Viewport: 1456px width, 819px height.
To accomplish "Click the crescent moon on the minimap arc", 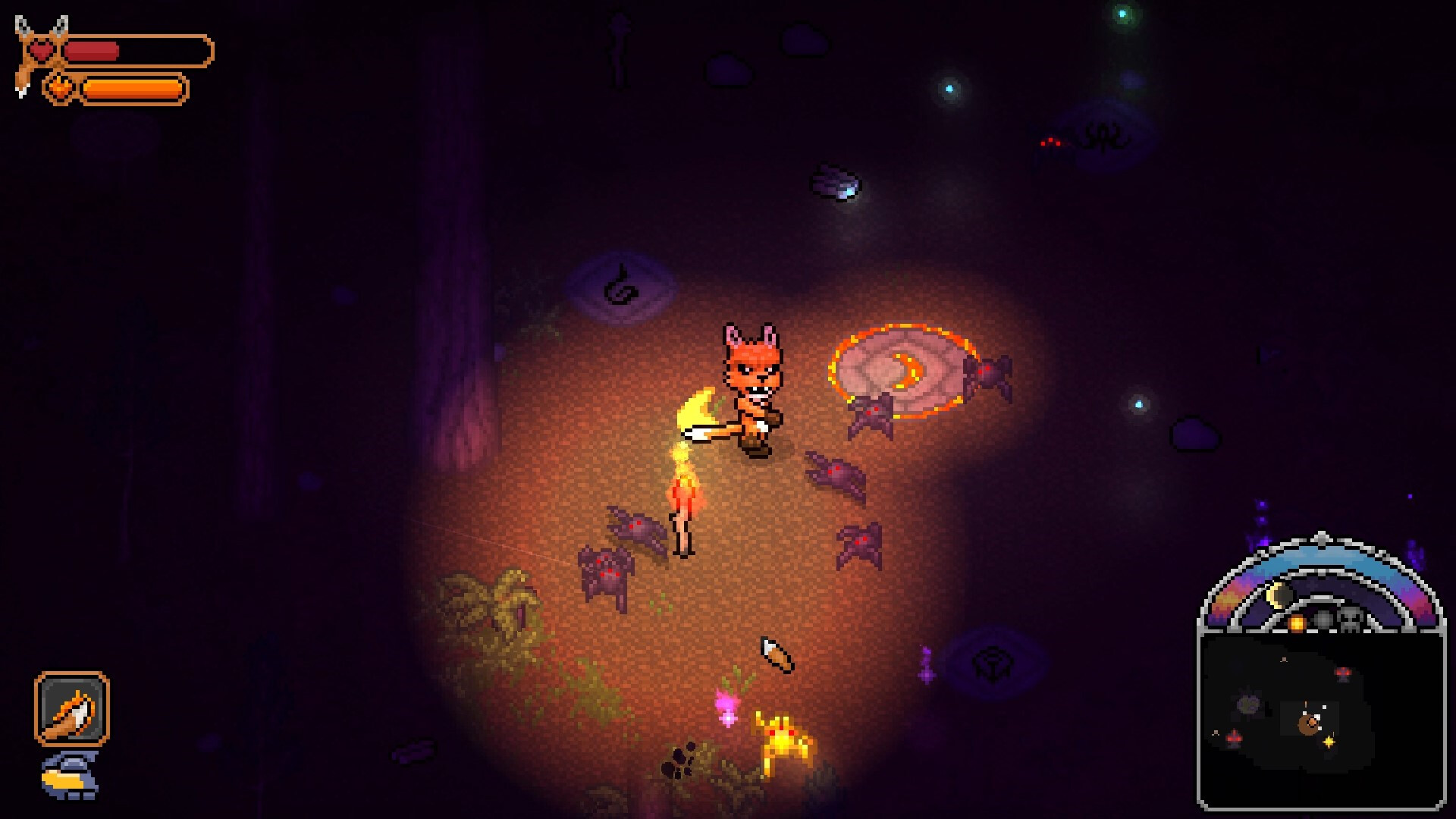I will [x=1276, y=593].
